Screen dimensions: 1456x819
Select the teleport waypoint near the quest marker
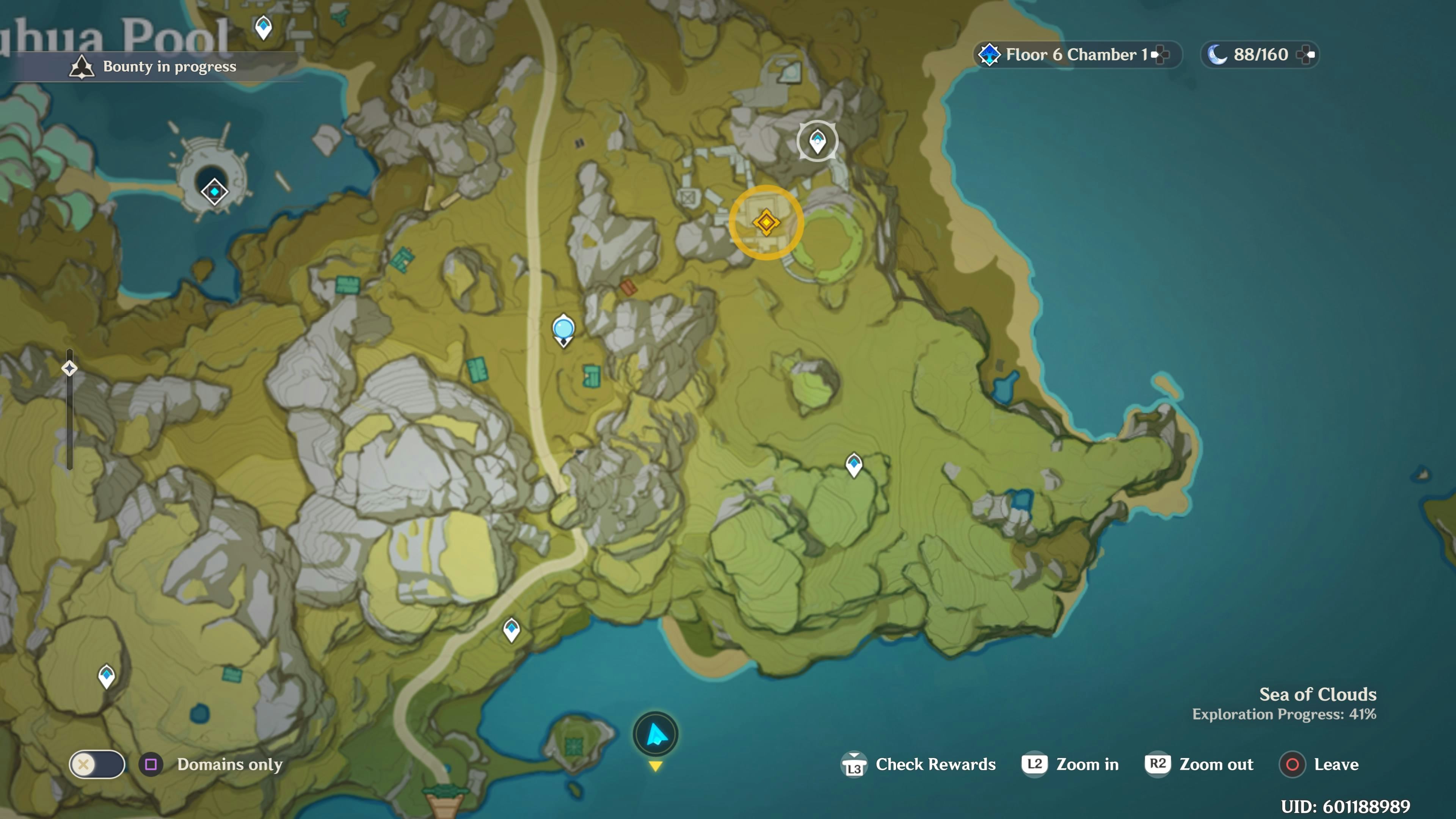[x=818, y=141]
